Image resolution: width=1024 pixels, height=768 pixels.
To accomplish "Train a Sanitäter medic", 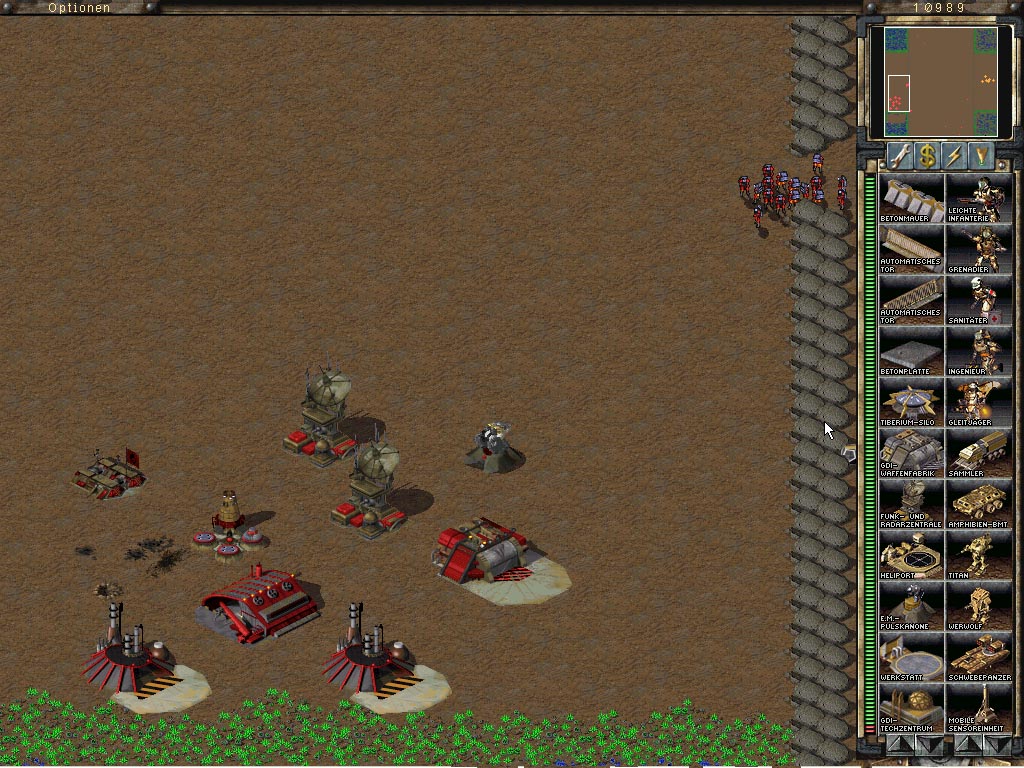I will click(976, 300).
